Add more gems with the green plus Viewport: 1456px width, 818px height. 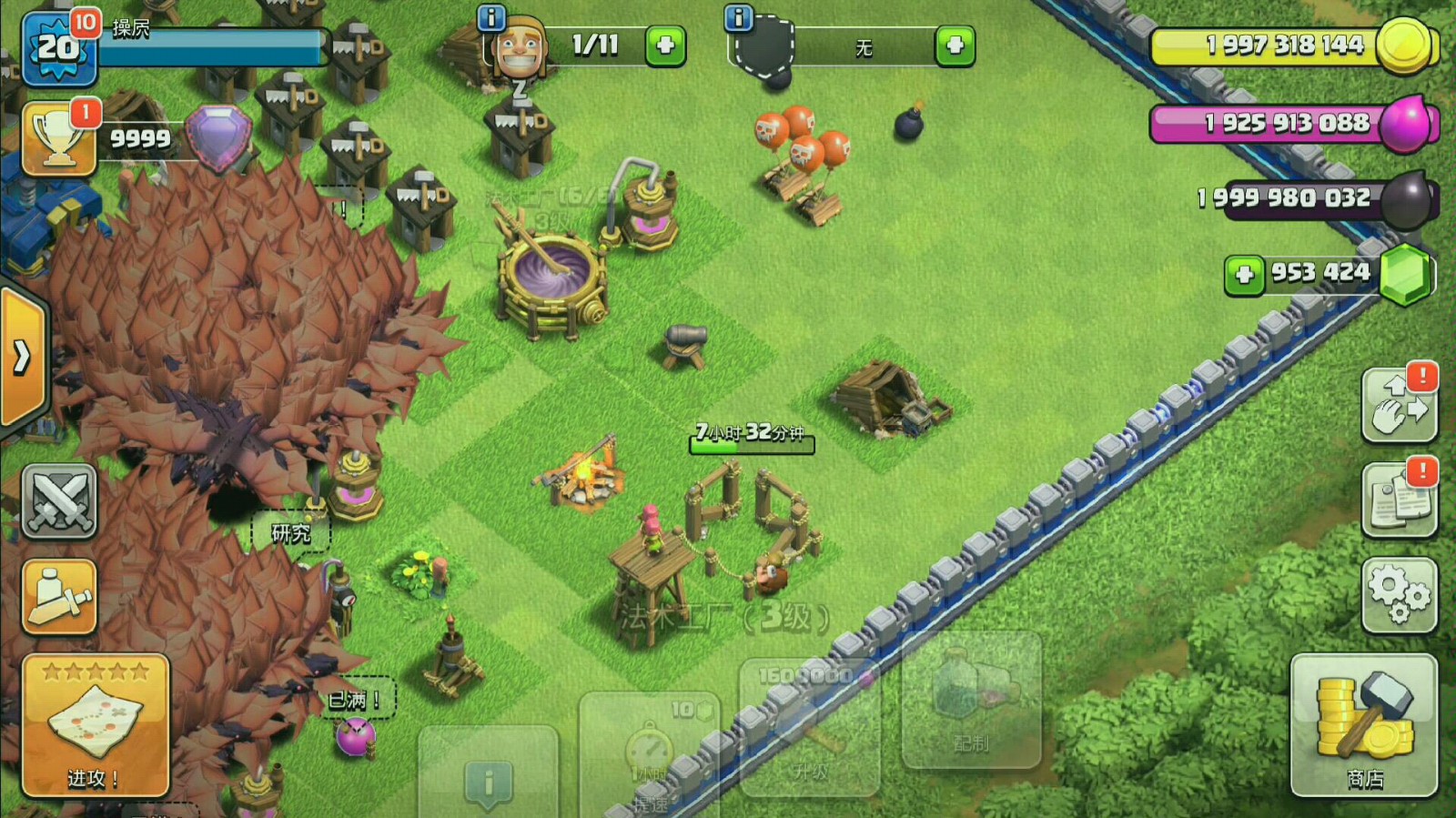pos(1244,275)
